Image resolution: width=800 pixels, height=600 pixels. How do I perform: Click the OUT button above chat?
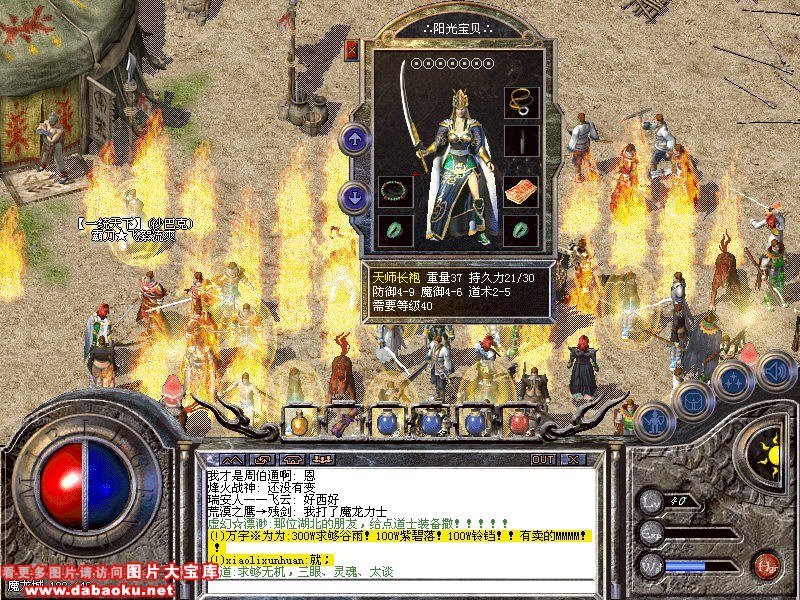point(543,459)
